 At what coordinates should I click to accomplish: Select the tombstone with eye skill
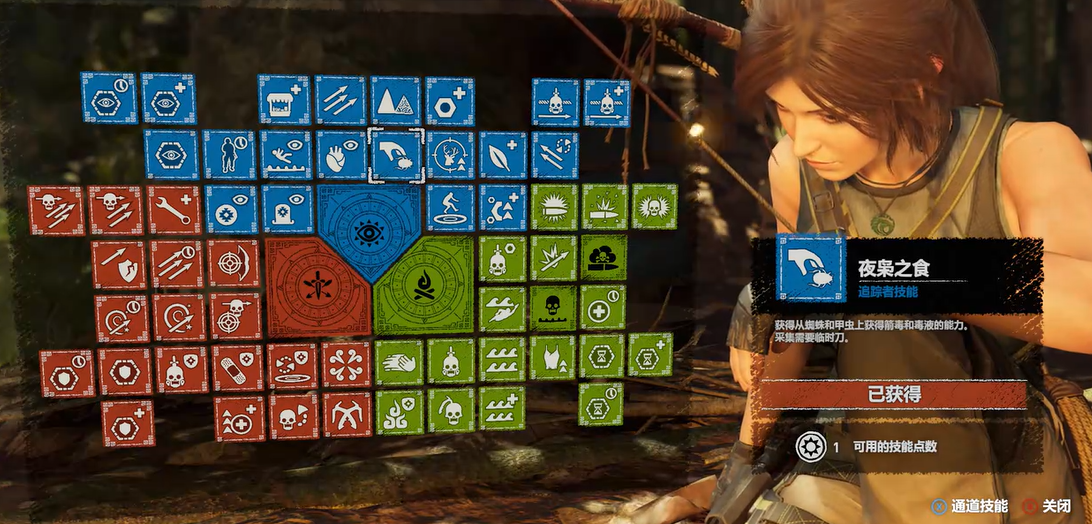287,209
